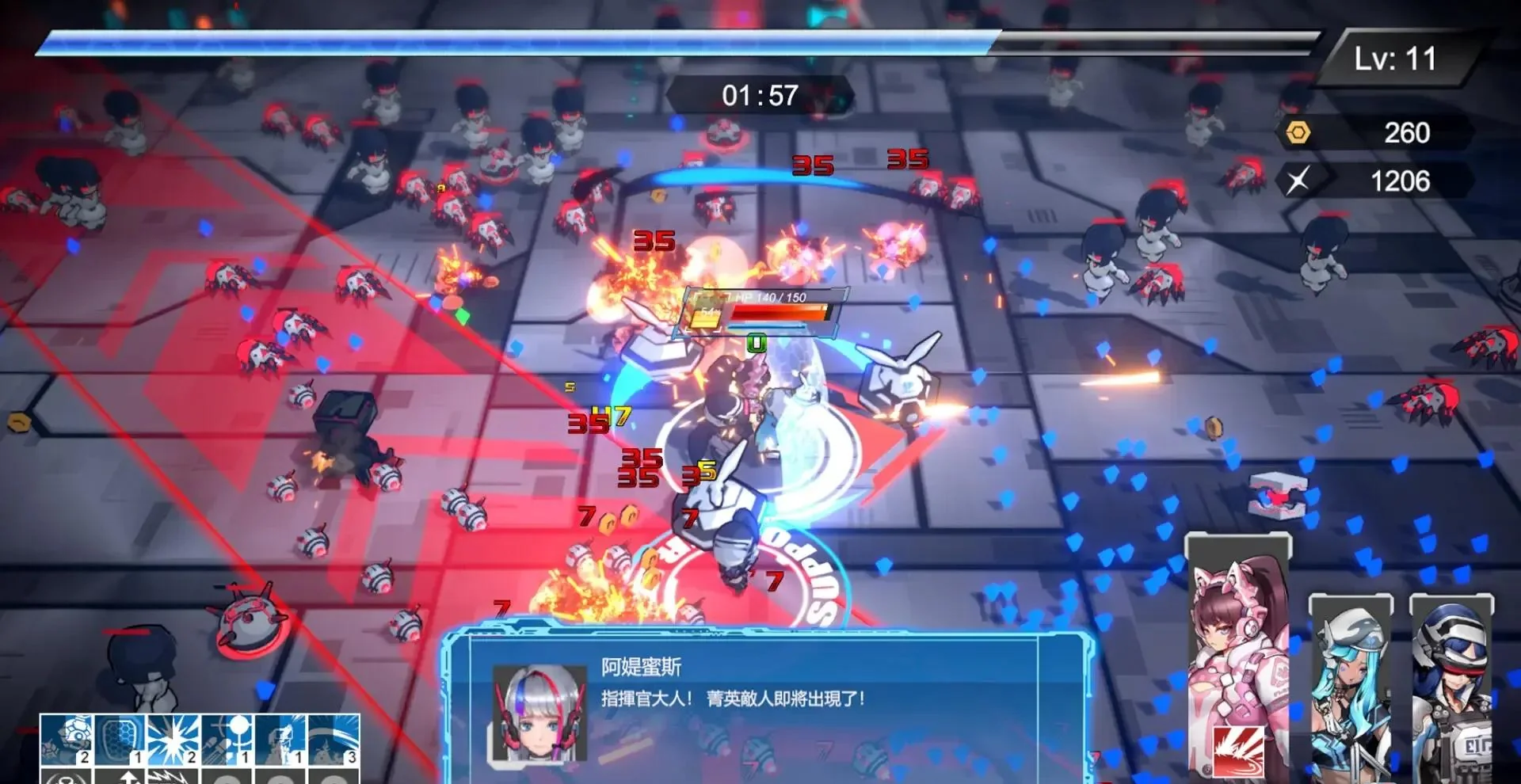Click the gold hexagon currency icon

coord(1300,132)
